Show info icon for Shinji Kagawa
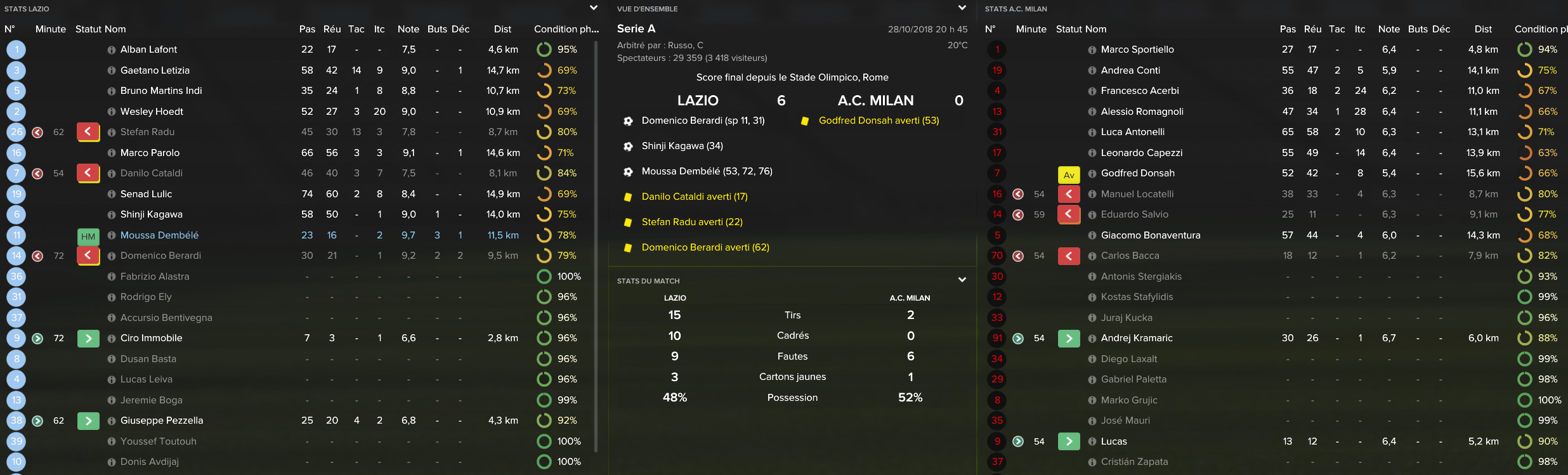This screenshot has width=1568, height=475. pos(112,215)
